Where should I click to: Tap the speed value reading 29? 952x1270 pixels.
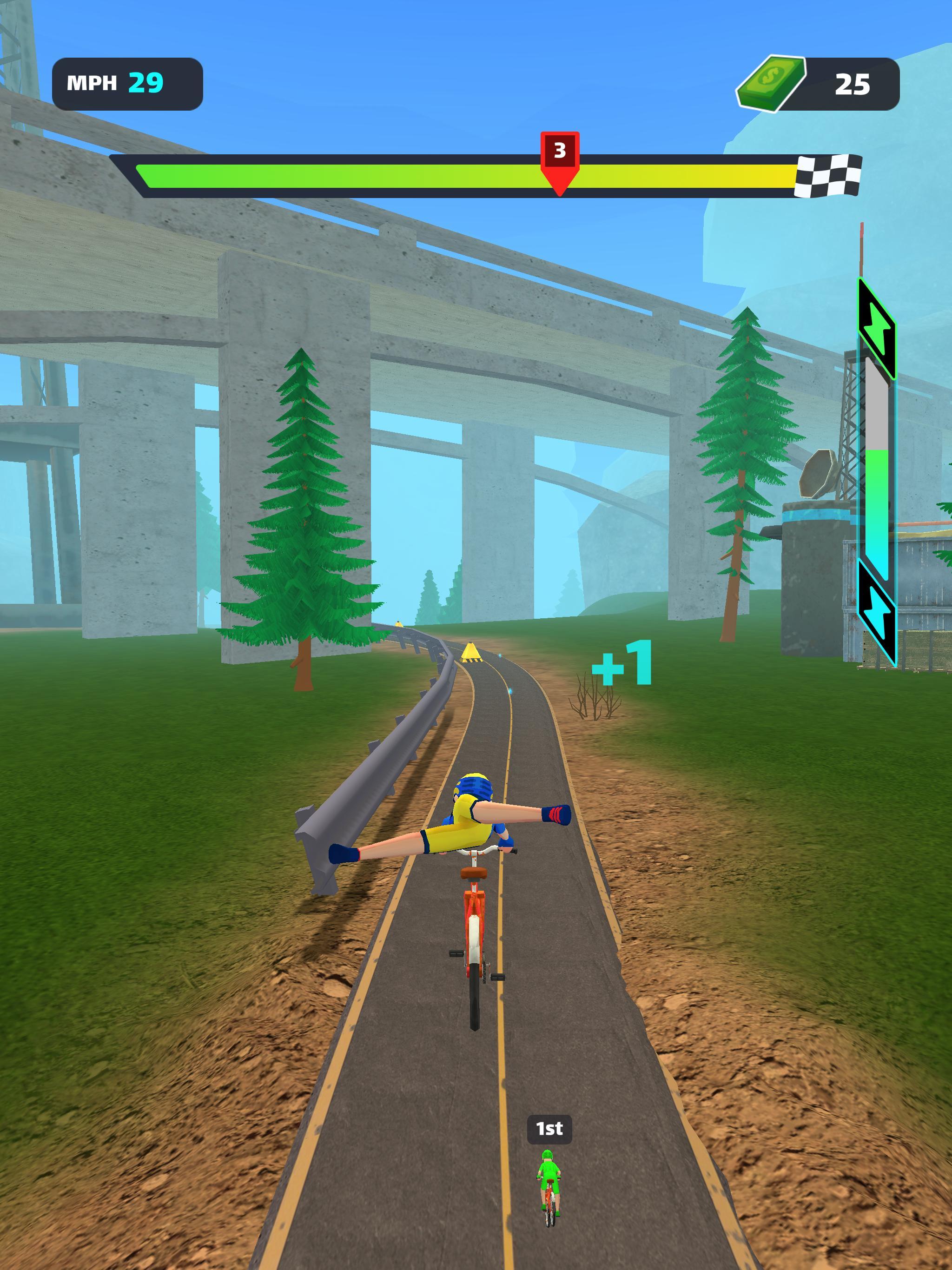pyautogui.click(x=145, y=82)
